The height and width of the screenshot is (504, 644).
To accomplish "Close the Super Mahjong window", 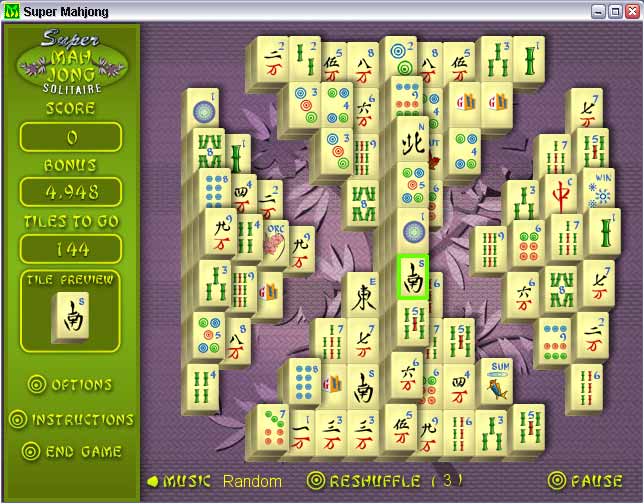I will point(632,11).
